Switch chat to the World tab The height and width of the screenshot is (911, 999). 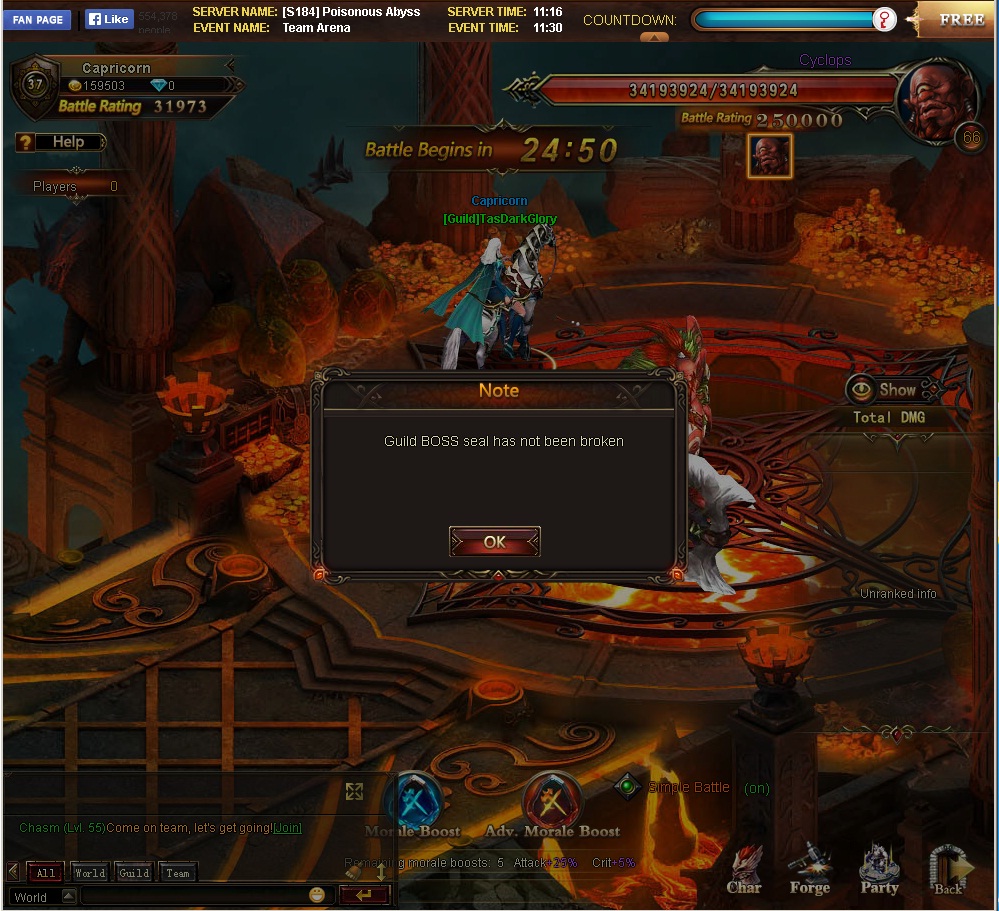[x=89, y=873]
